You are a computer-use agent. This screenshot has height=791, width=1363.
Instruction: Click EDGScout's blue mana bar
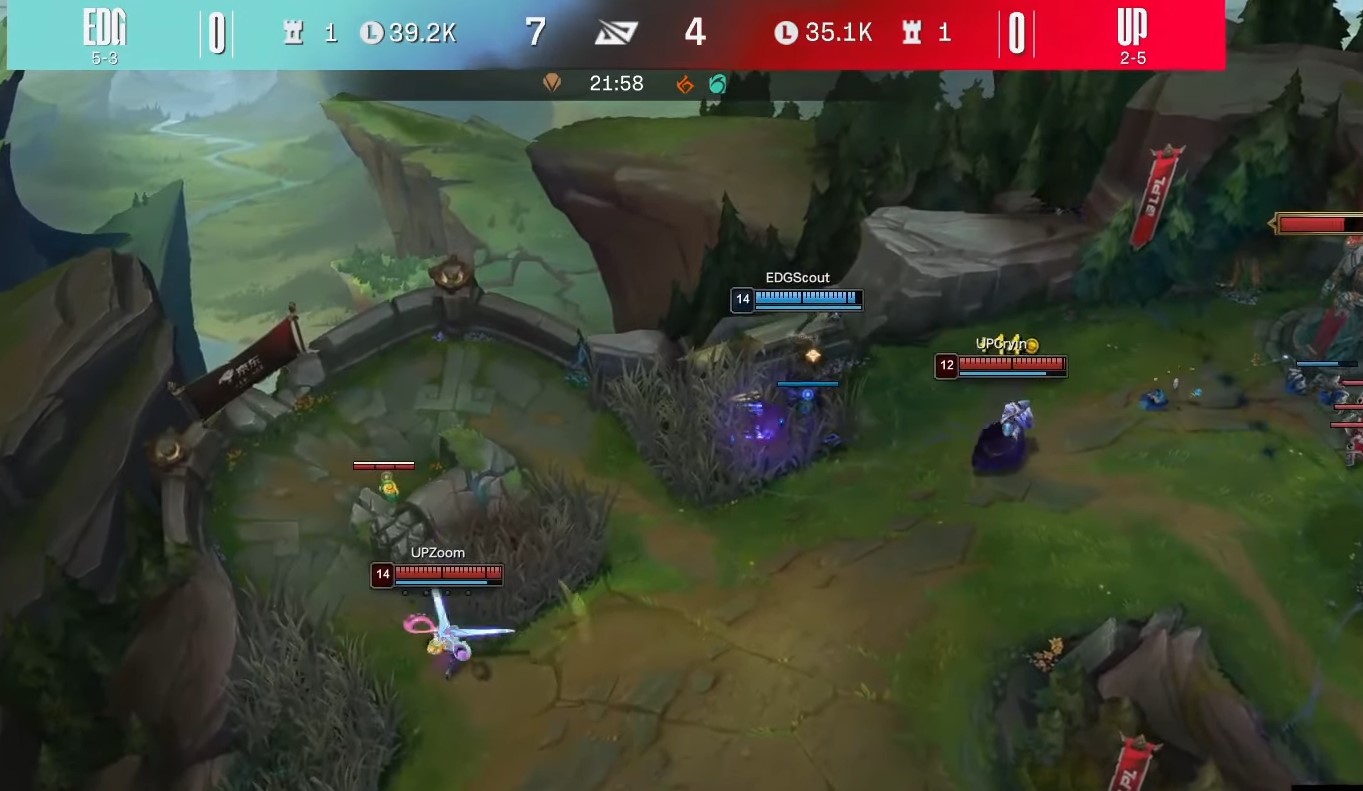[806, 305]
